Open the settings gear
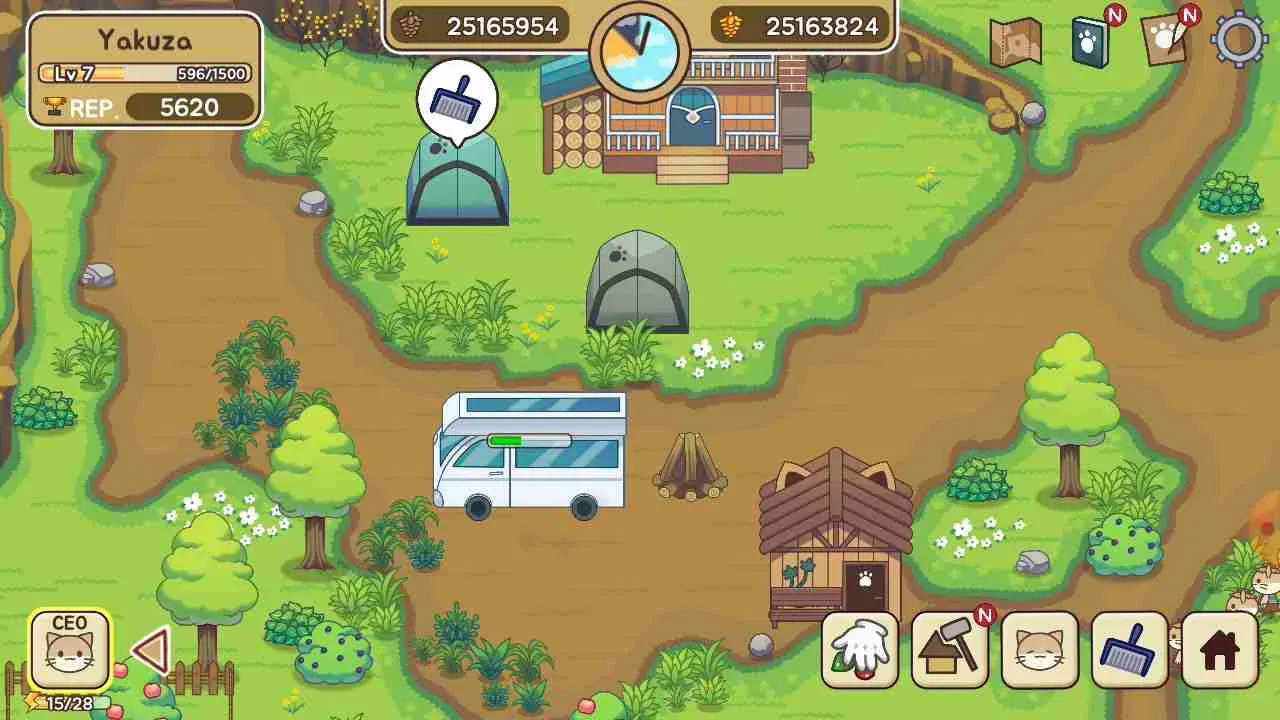The height and width of the screenshot is (720, 1280). click(x=1238, y=40)
